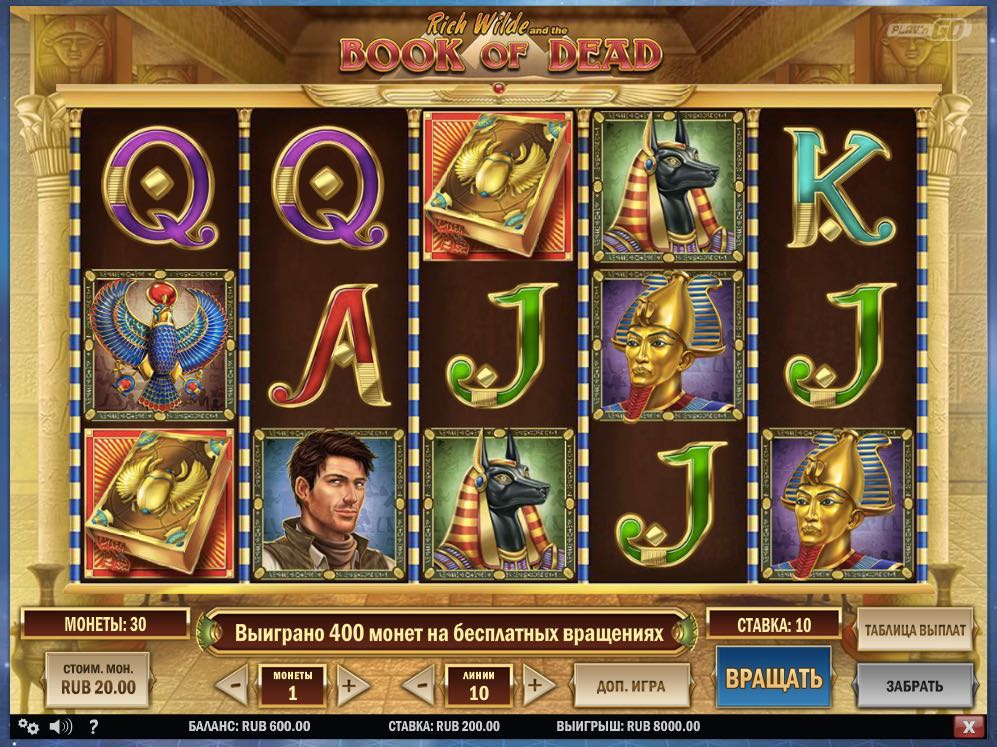The image size is (997, 747).
Task: Decrease the number of coins
Action: [x=232, y=687]
